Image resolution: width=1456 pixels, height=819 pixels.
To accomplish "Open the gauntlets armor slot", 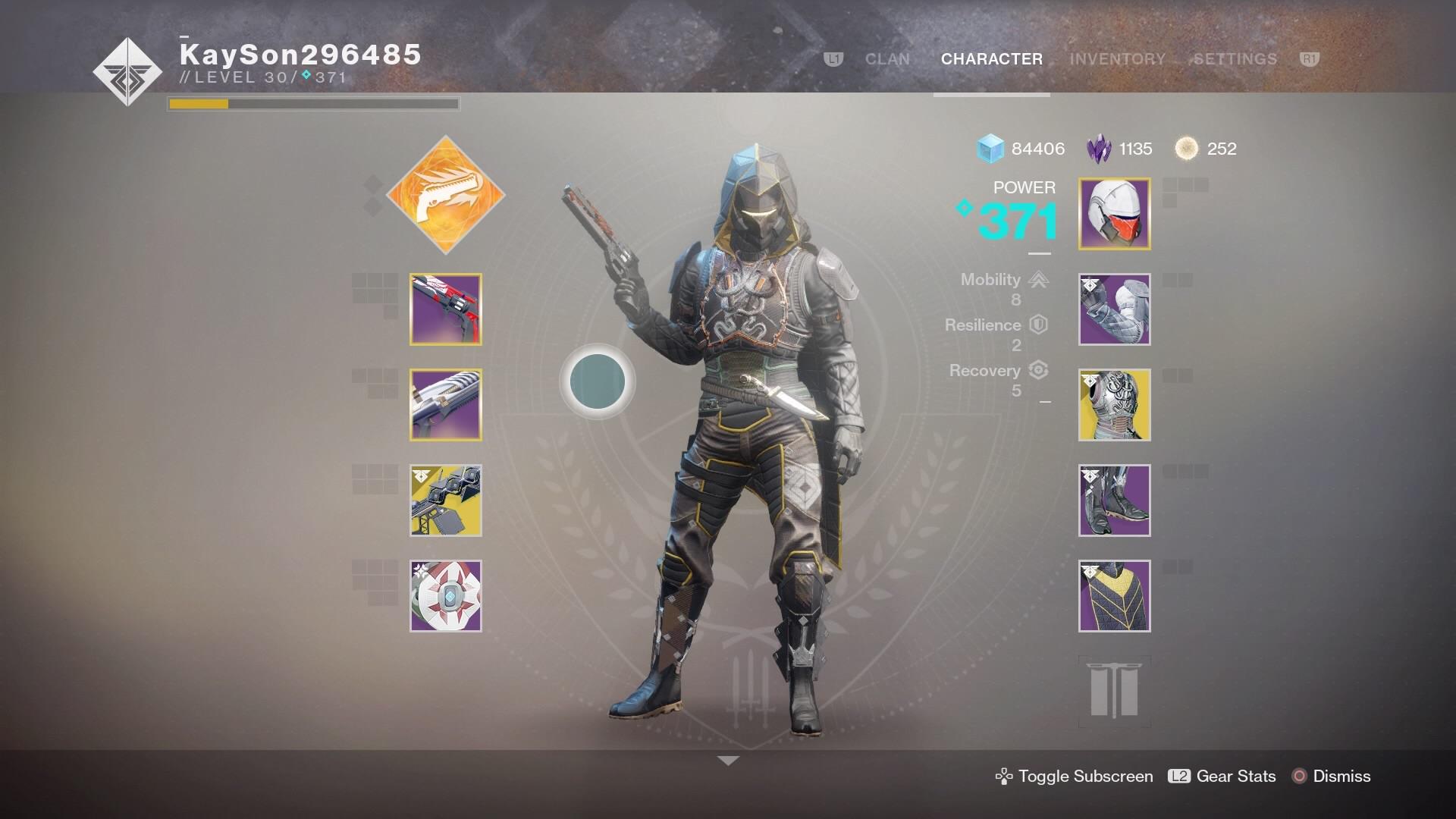I will (1114, 311).
